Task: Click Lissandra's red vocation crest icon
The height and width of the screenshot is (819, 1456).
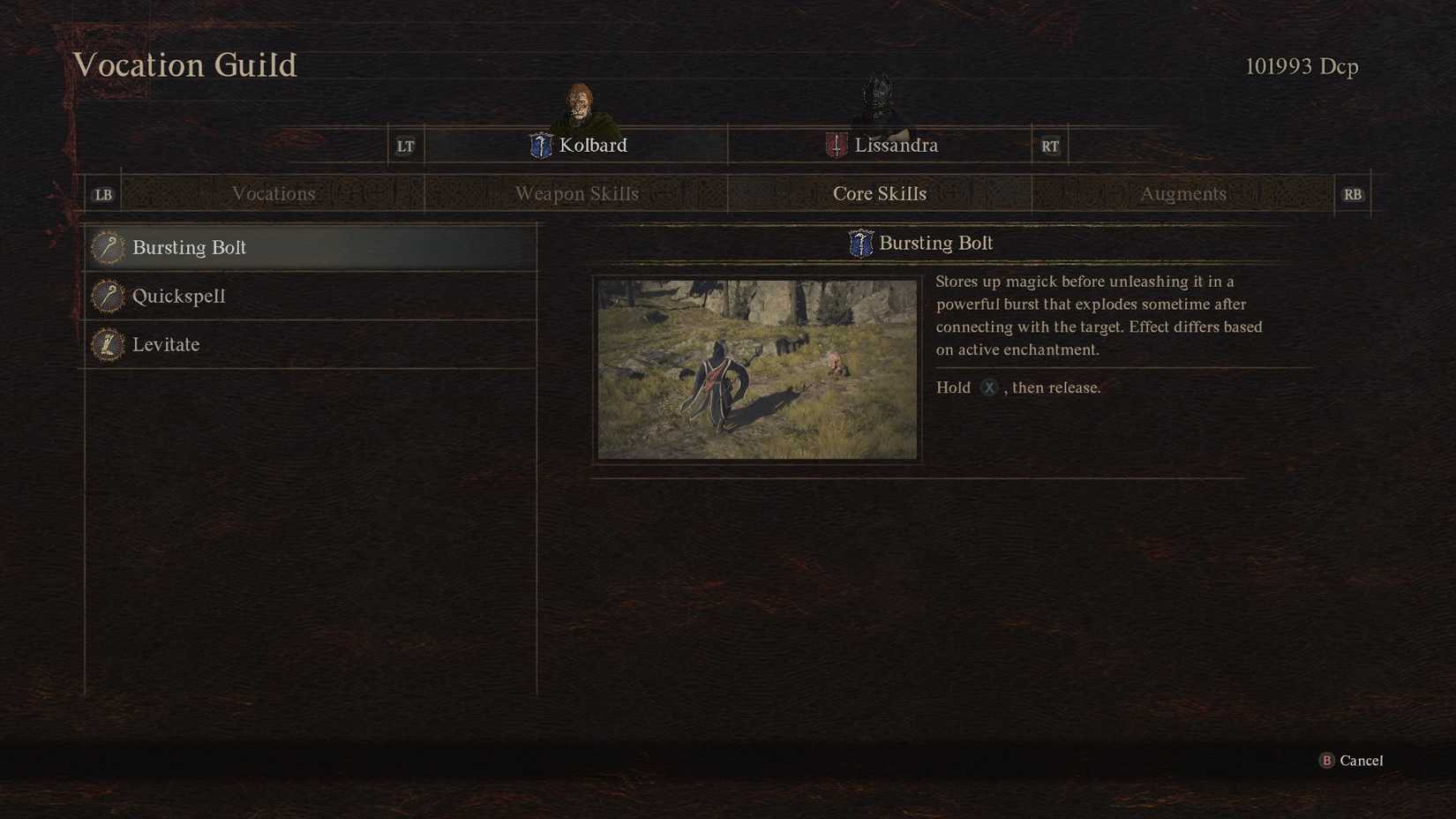Action: (x=835, y=145)
